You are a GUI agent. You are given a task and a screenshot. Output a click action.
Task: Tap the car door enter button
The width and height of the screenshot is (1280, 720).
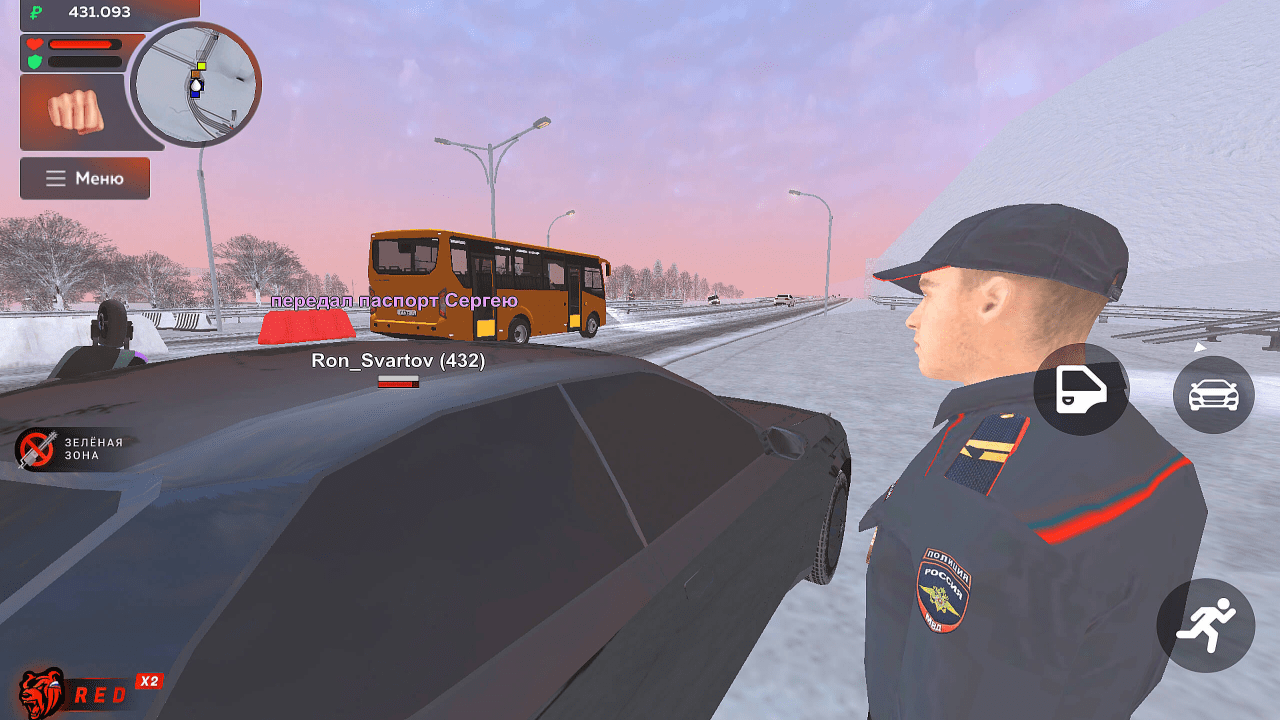point(1081,389)
